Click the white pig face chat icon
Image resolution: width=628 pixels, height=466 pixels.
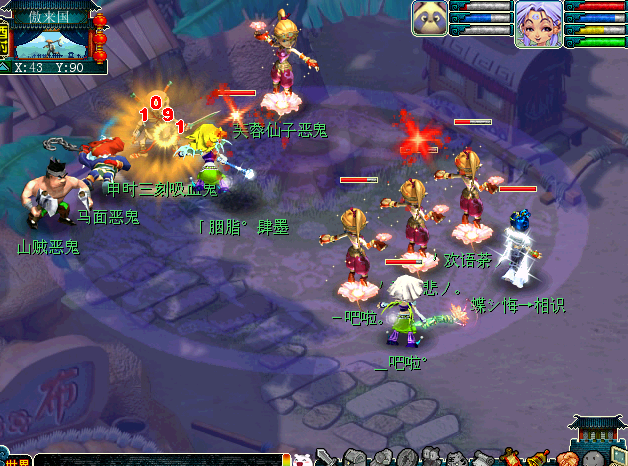(x=302, y=459)
